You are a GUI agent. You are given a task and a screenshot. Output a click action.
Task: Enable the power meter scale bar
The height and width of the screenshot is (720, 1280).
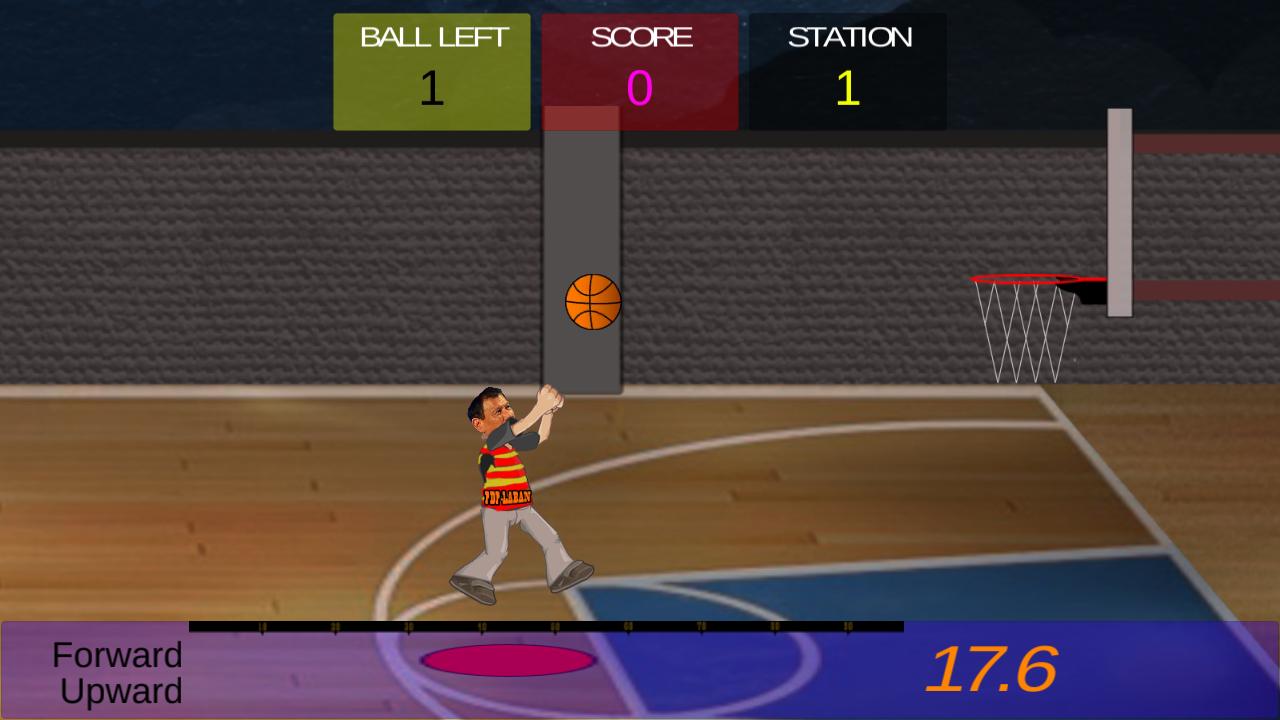(545, 627)
